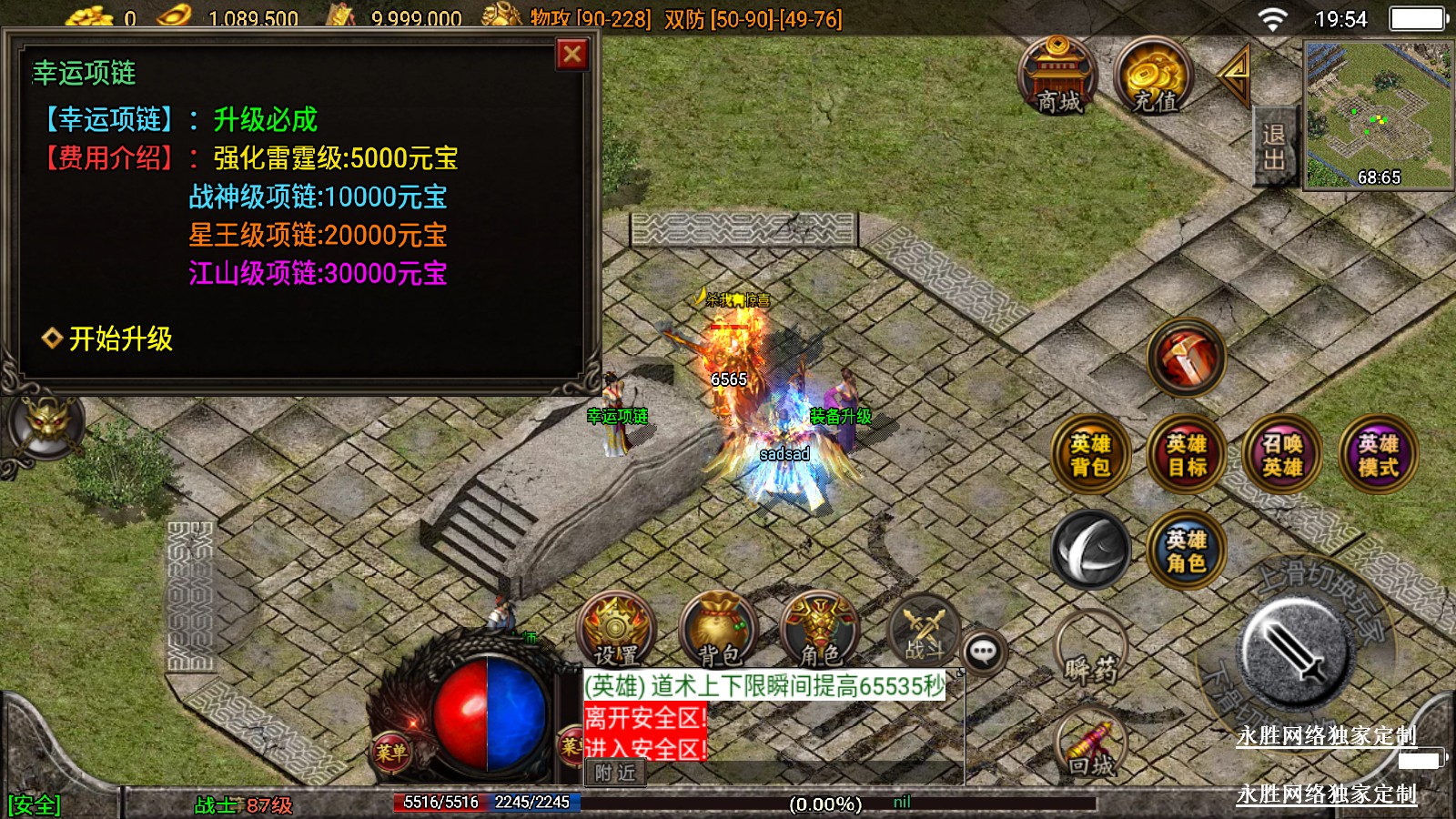Choose the 开始升级 option
The image size is (1456, 819).
point(120,339)
